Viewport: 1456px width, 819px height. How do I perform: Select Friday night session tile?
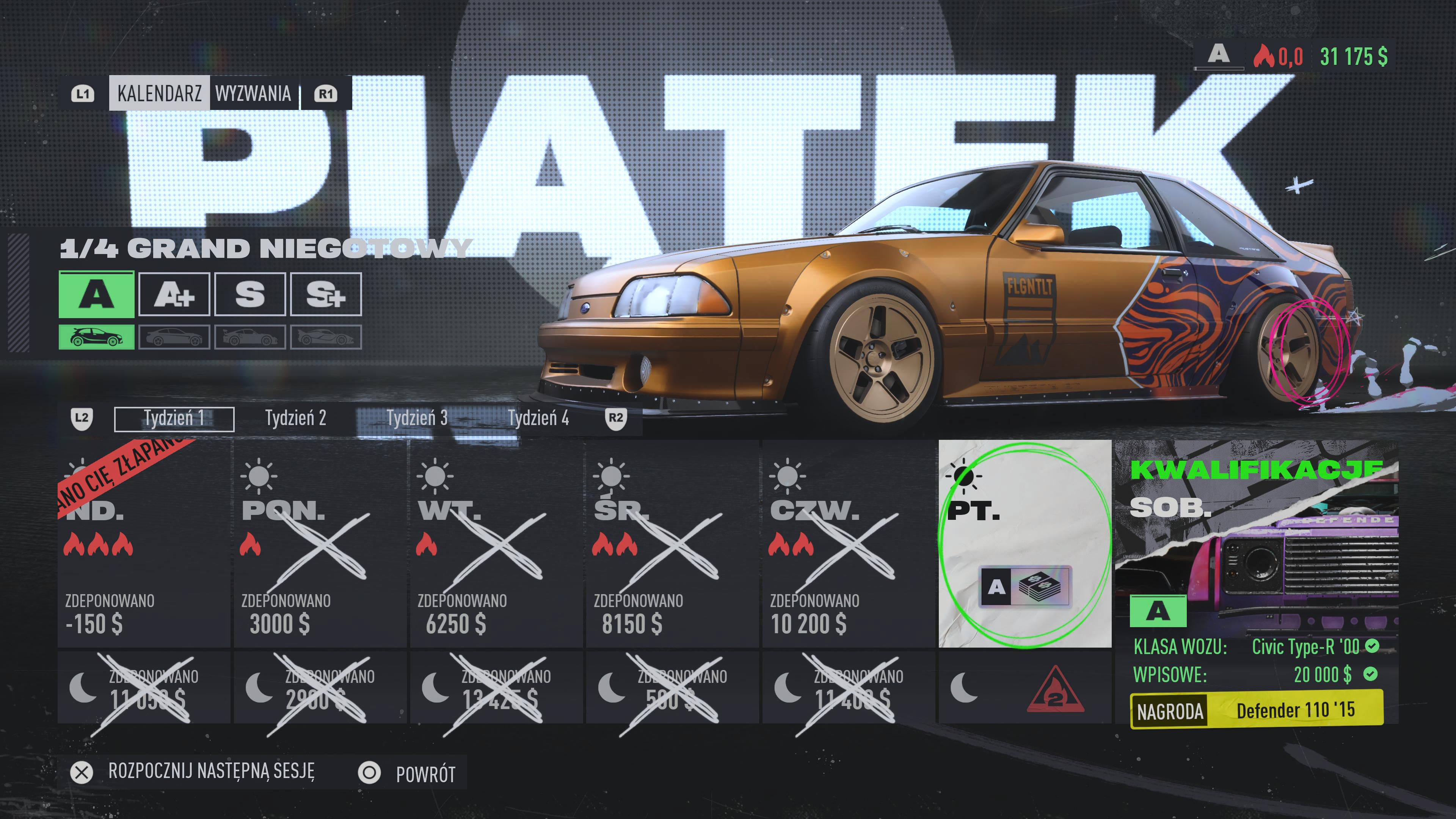pos(1025,688)
